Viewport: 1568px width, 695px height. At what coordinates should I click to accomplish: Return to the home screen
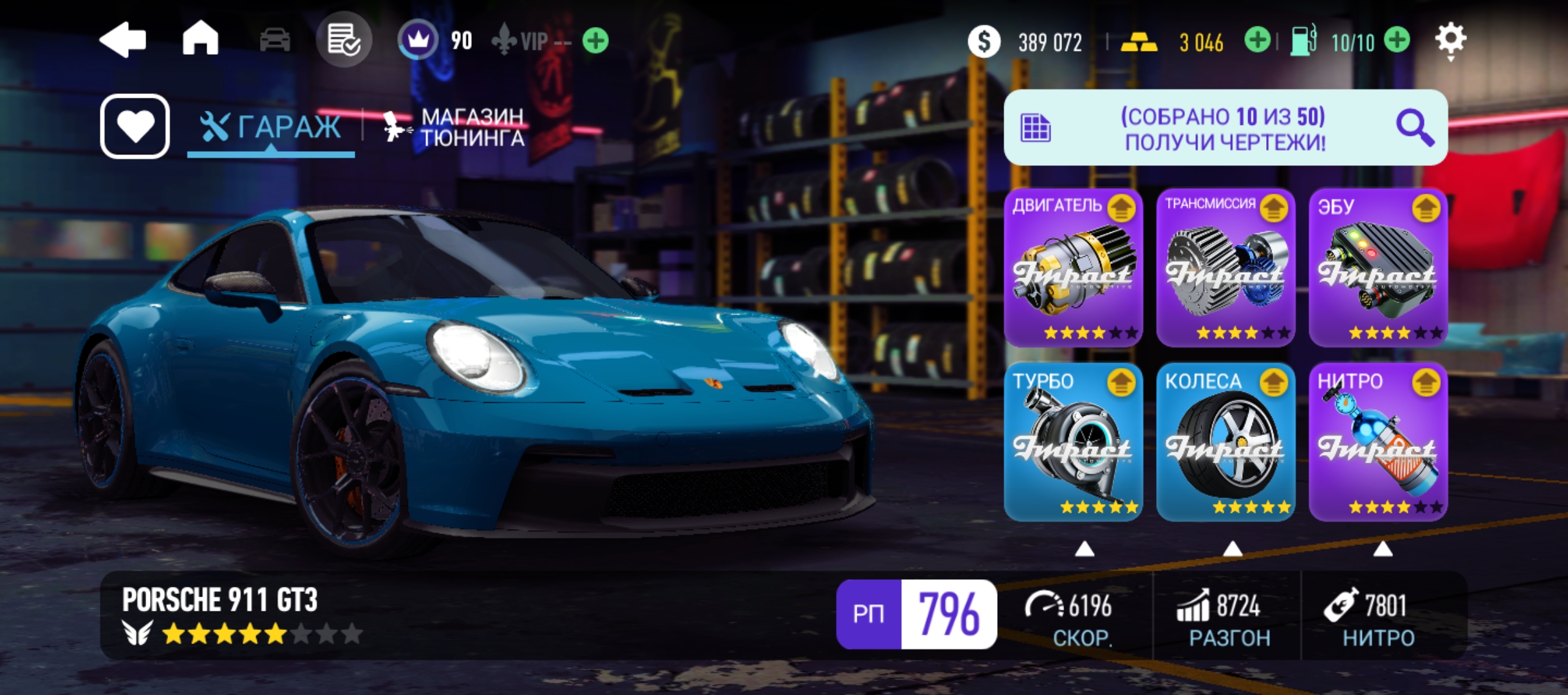point(200,39)
